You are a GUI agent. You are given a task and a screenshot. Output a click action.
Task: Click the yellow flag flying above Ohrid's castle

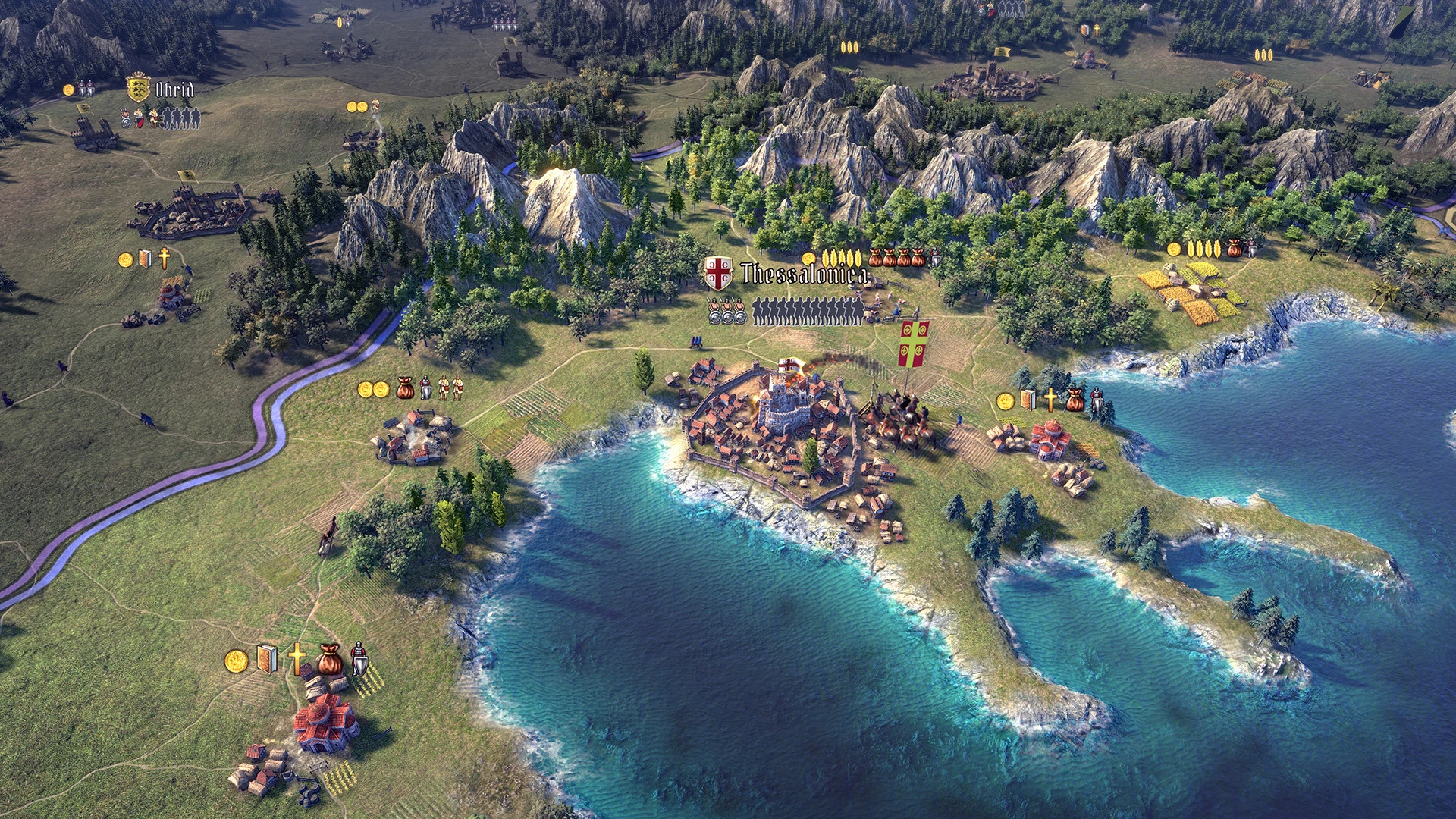[84, 109]
